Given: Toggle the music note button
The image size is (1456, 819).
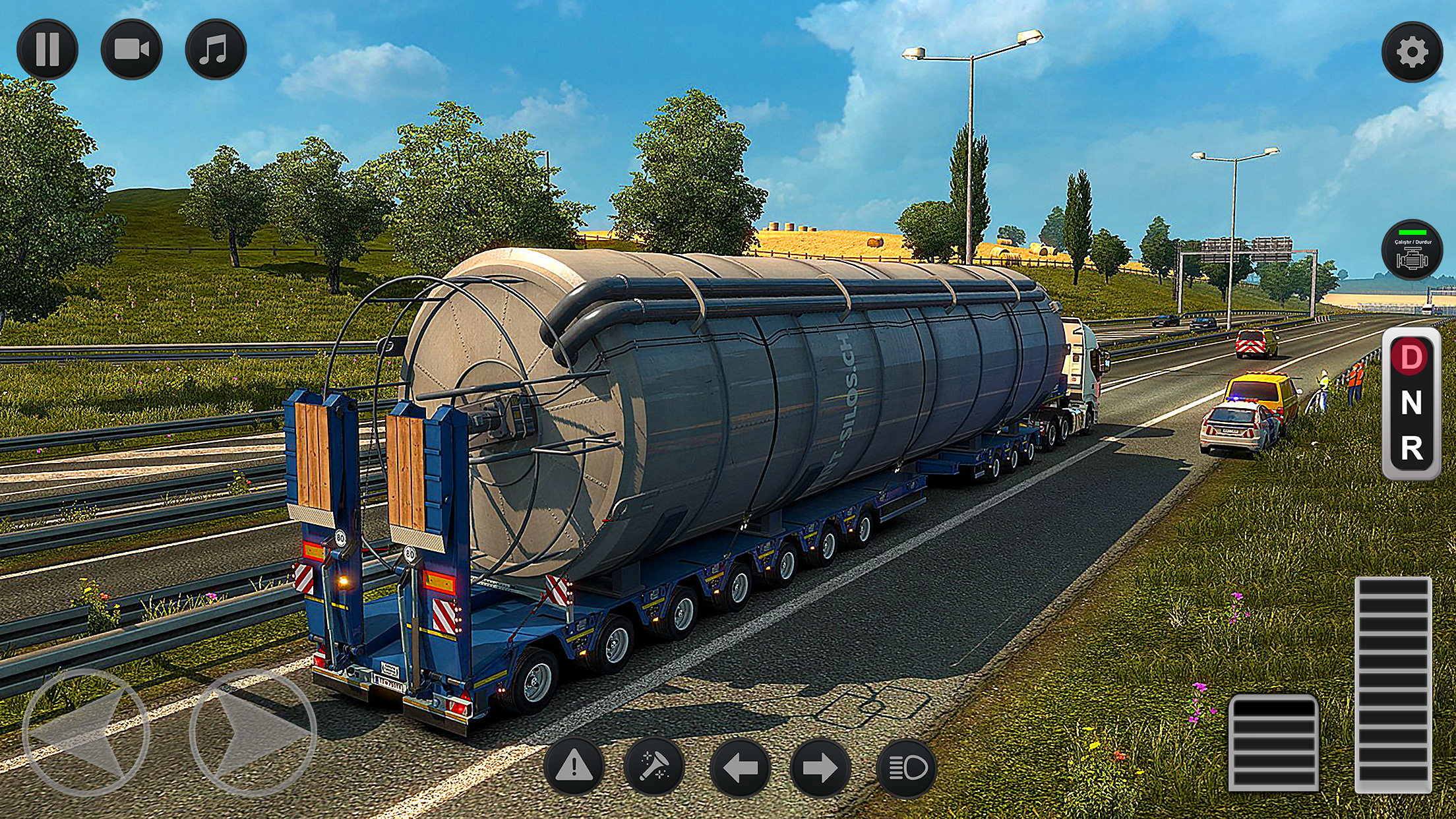Looking at the screenshot, I should tap(216, 49).
